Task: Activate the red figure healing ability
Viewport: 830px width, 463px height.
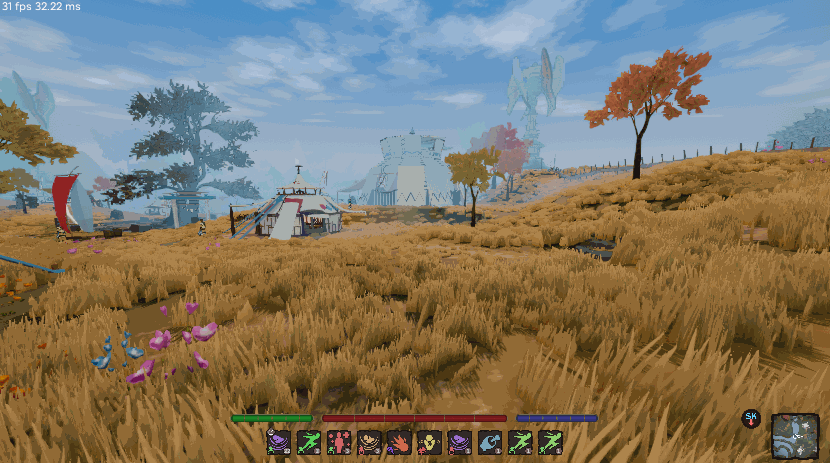Action: 339,442
